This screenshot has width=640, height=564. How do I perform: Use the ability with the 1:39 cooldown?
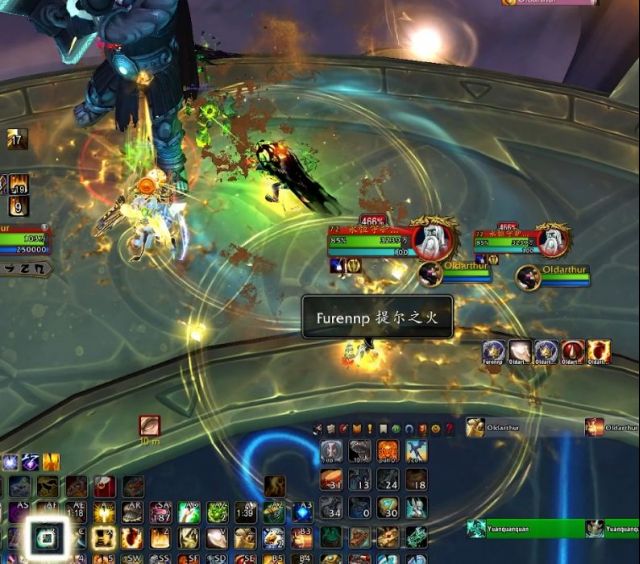tap(245, 513)
